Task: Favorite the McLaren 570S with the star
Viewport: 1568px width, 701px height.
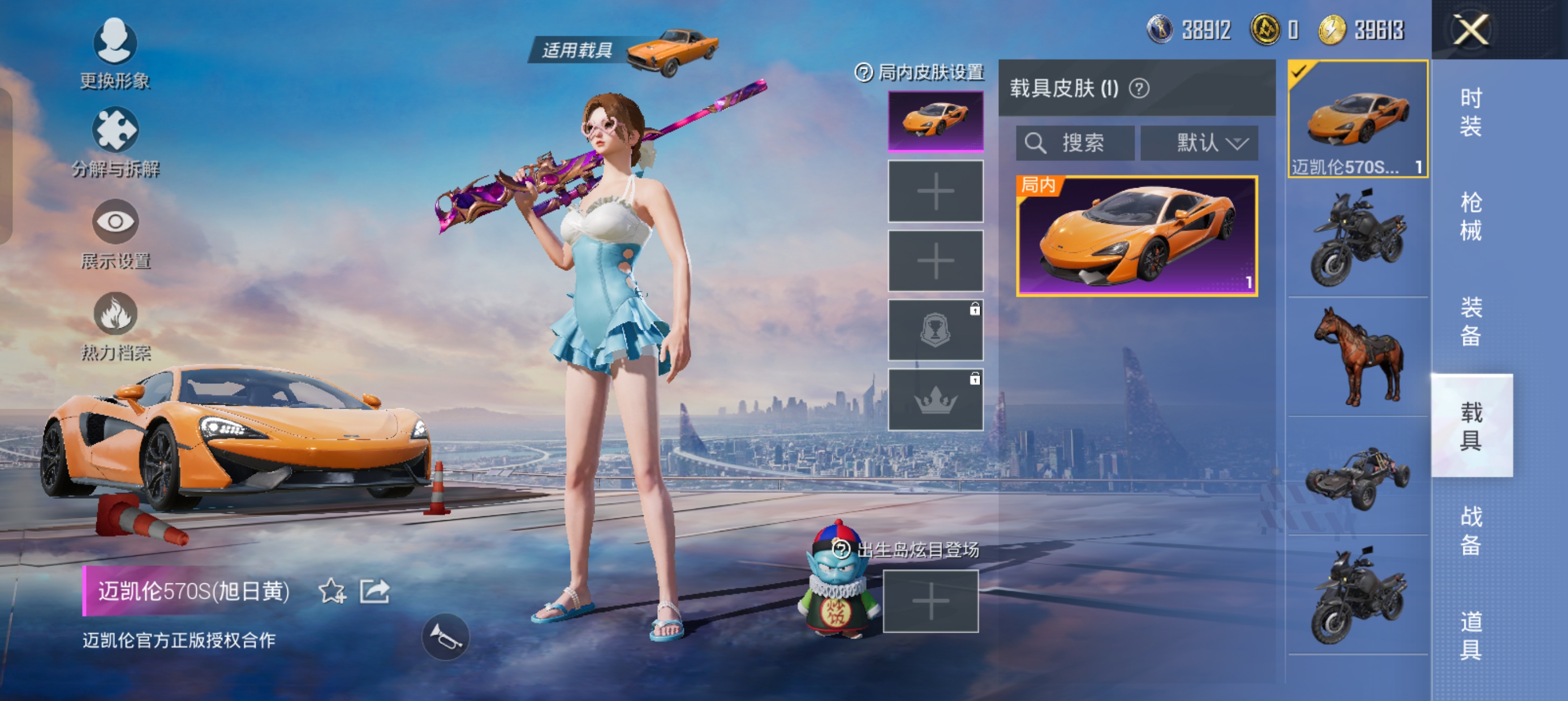Action: click(331, 591)
